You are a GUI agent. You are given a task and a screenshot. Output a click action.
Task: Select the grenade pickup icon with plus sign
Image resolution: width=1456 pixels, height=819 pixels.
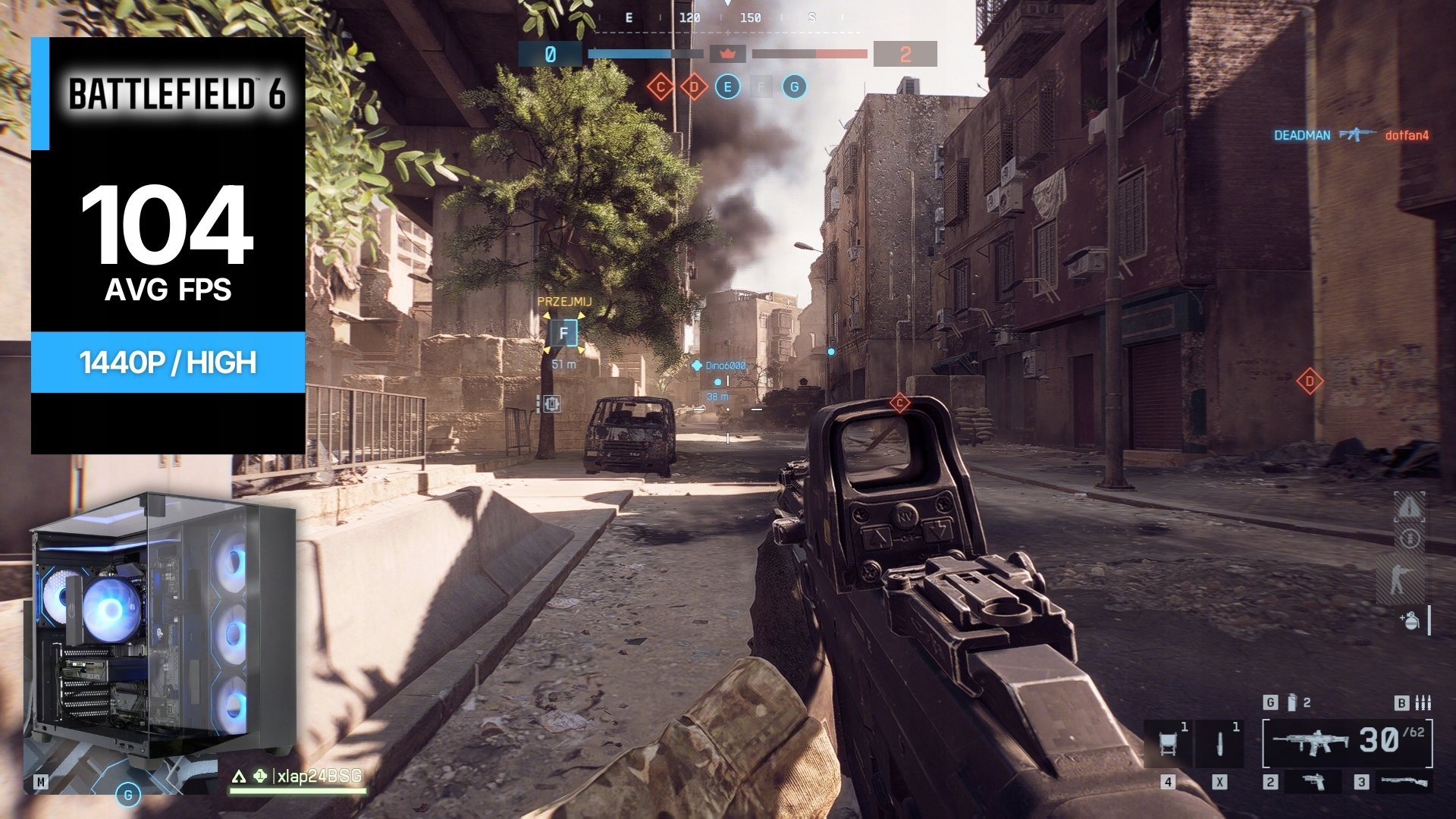[x=1409, y=620]
